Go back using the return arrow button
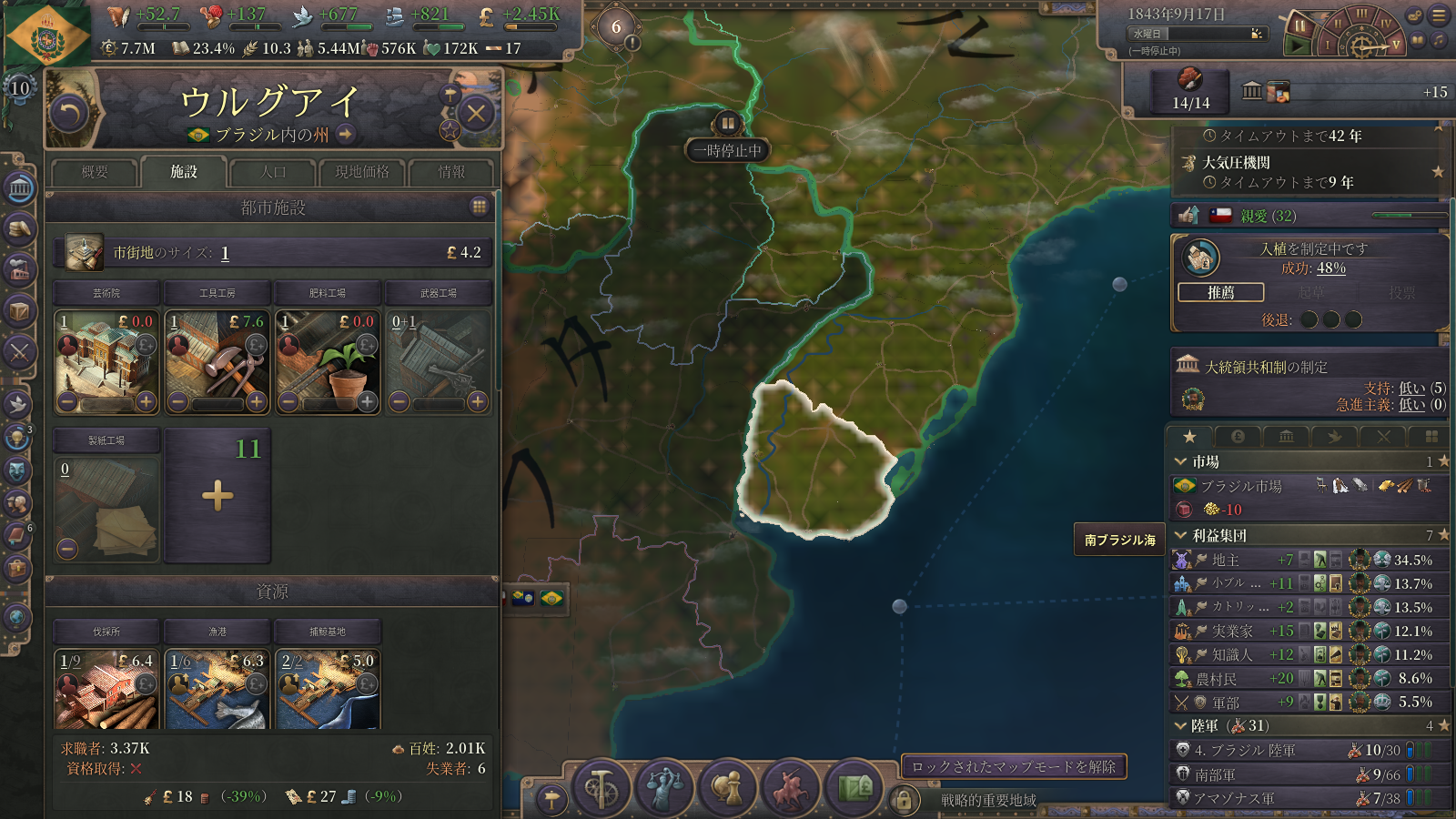The height and width of the screenshot is (819, 1456). pyautogui.click(x=69, y=114)
